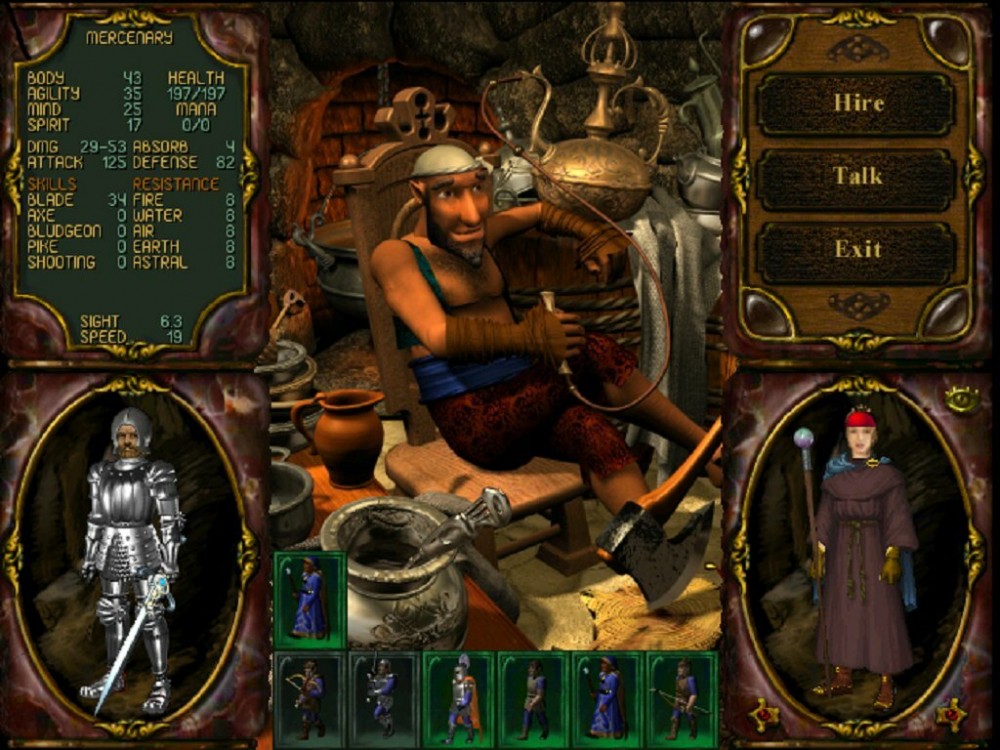This screenshot has width=1000, height=750.
Task: Exit the mercenary screen
Action: click(x=857, y=249)
